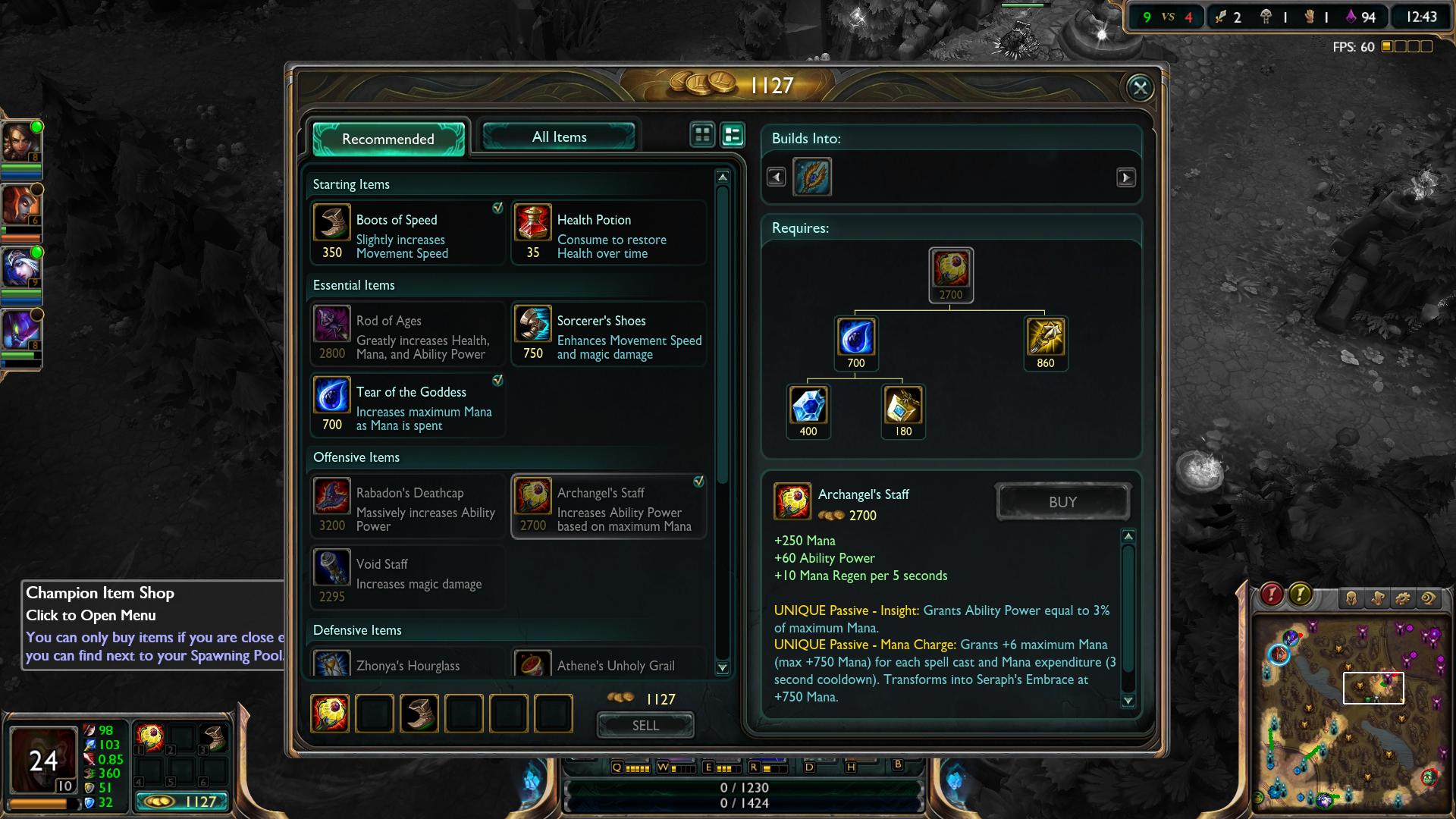The image size is (1456, 819).
Task: Select the 400 gold Sapphire Crystal component
Action: click(x=808, y=406)
